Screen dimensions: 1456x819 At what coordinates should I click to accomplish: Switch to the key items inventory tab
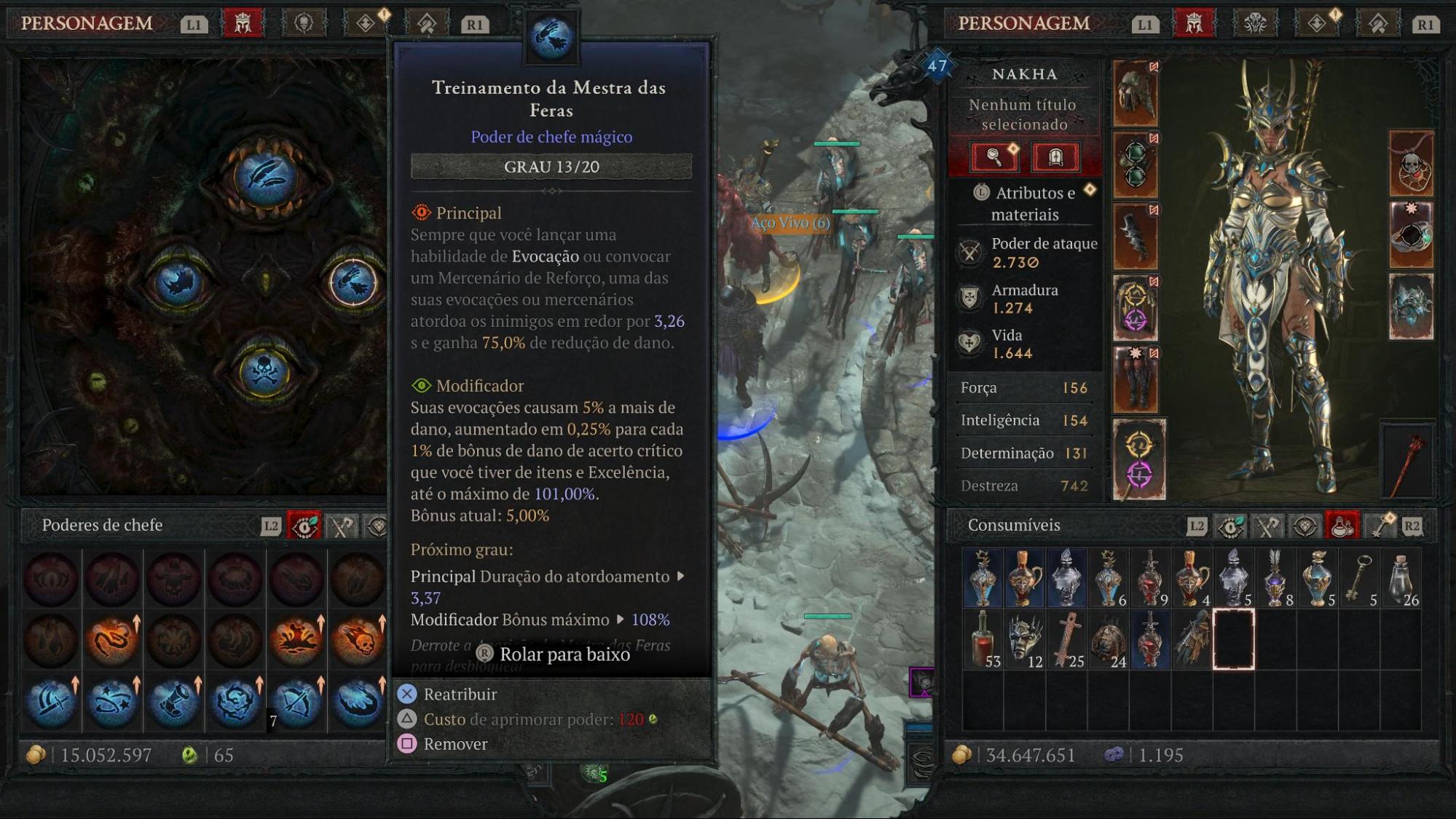(1379, 526)
